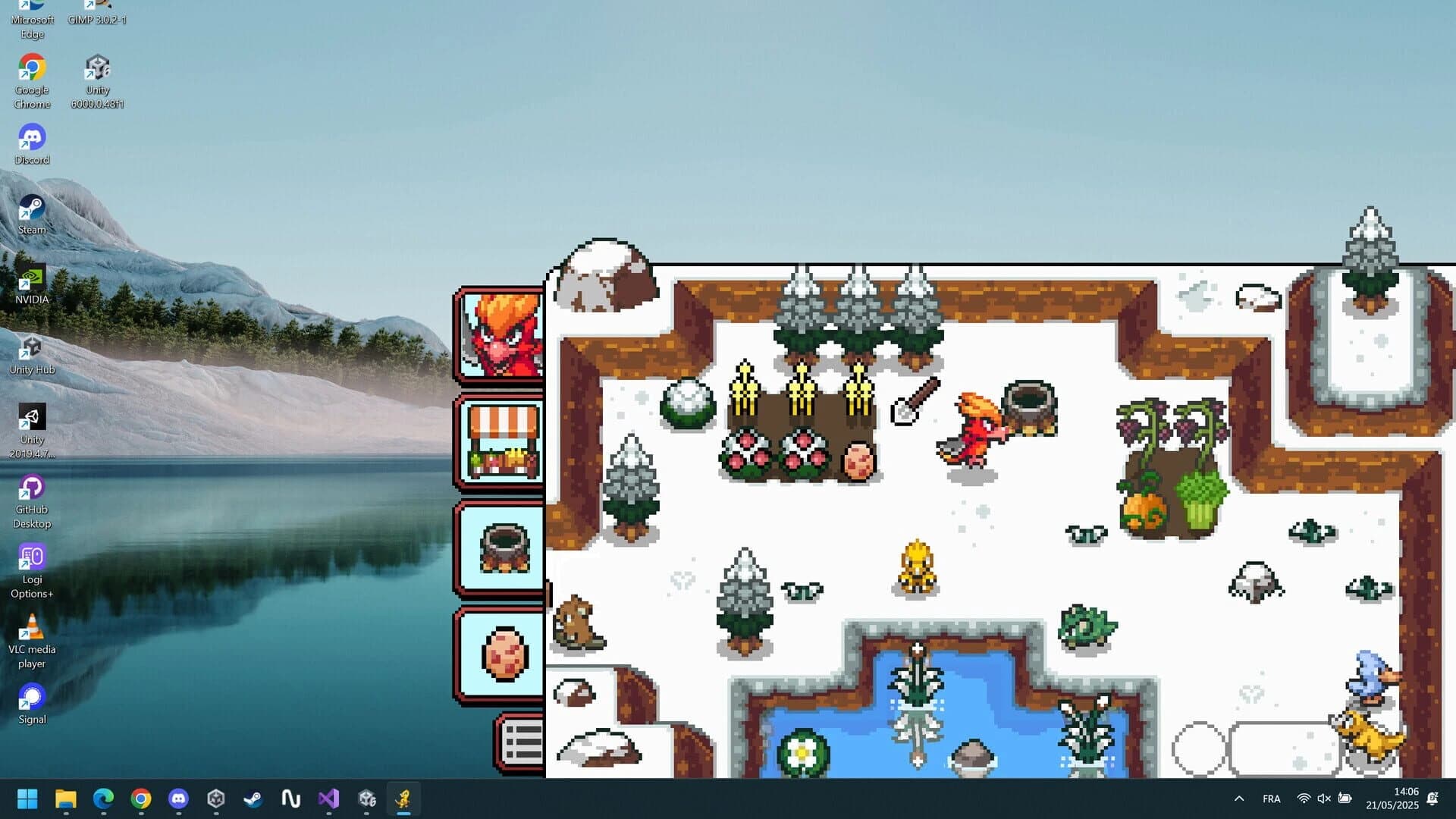Open Visual Studio from the taskbar
Screen dimensions: 1456x819
pyautogui.click(x=328, y=799)
